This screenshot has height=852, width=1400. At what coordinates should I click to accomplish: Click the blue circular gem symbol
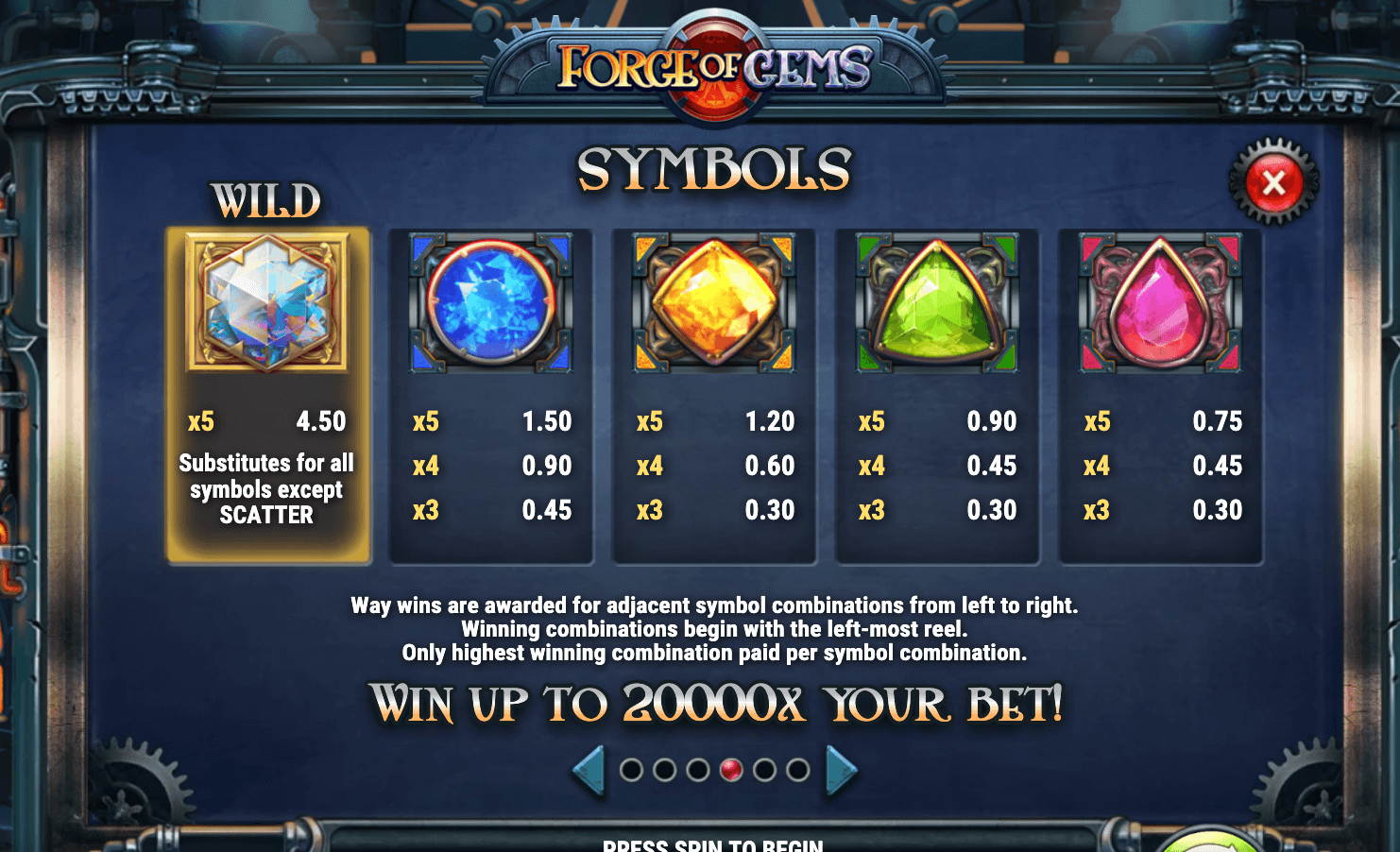tap(490, 304)
